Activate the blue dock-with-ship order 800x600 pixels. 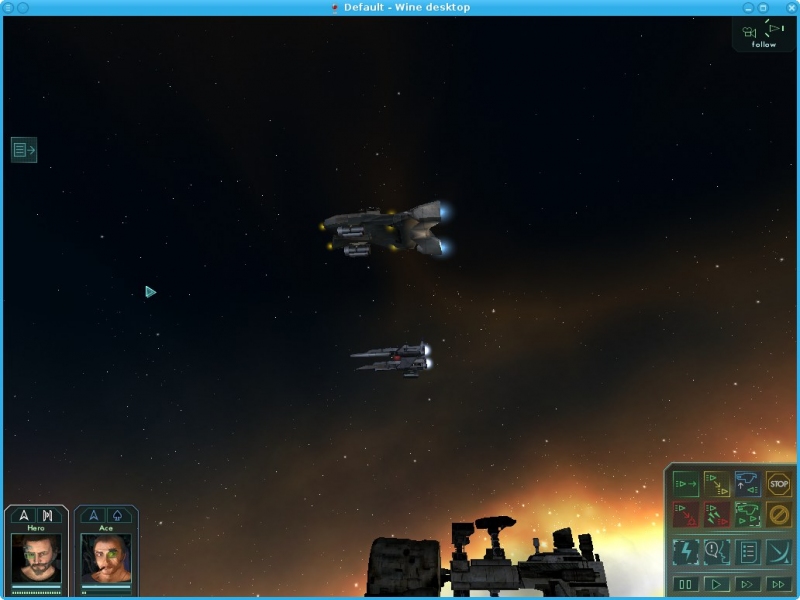pos(747,484)
